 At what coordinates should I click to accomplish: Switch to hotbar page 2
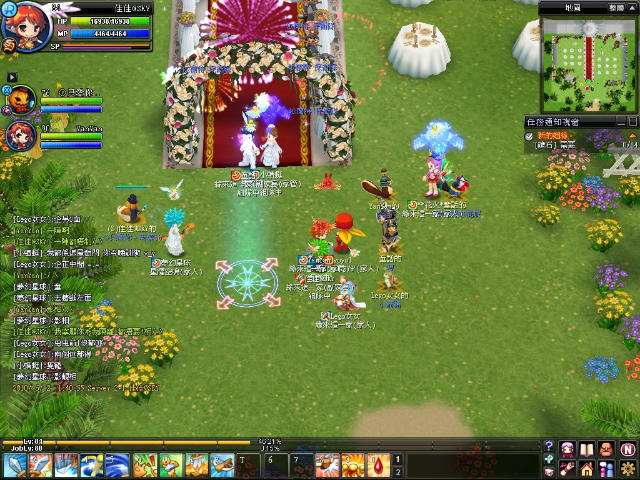point(397,471)
